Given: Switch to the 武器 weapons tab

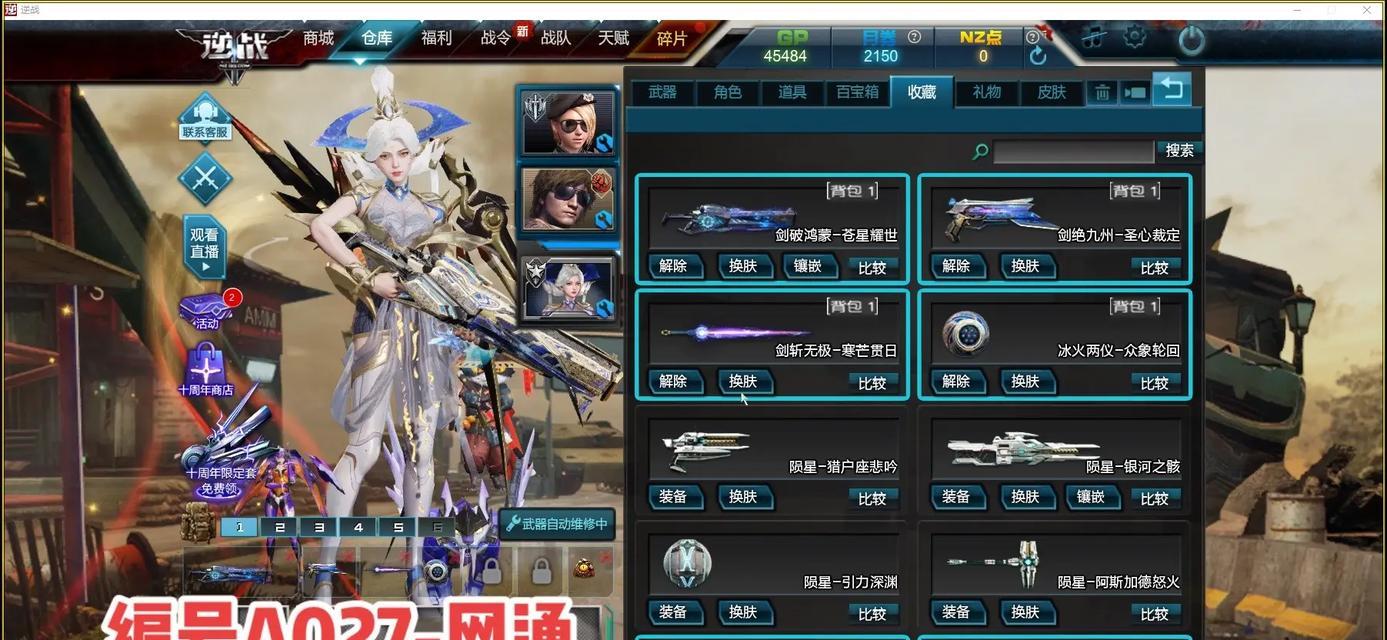Looking at the screenshot, I should coord(662,92).
